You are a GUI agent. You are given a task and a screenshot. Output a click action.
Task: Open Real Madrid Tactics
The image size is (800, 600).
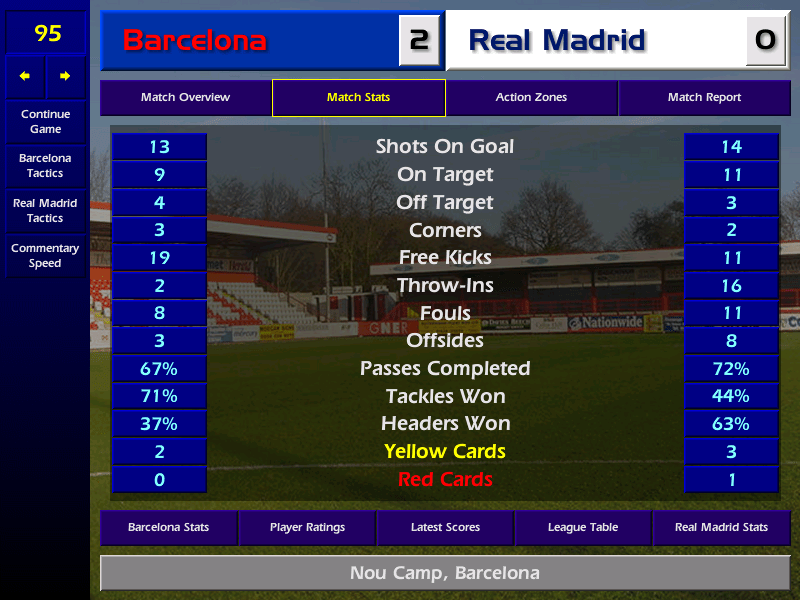coord(45,210)
